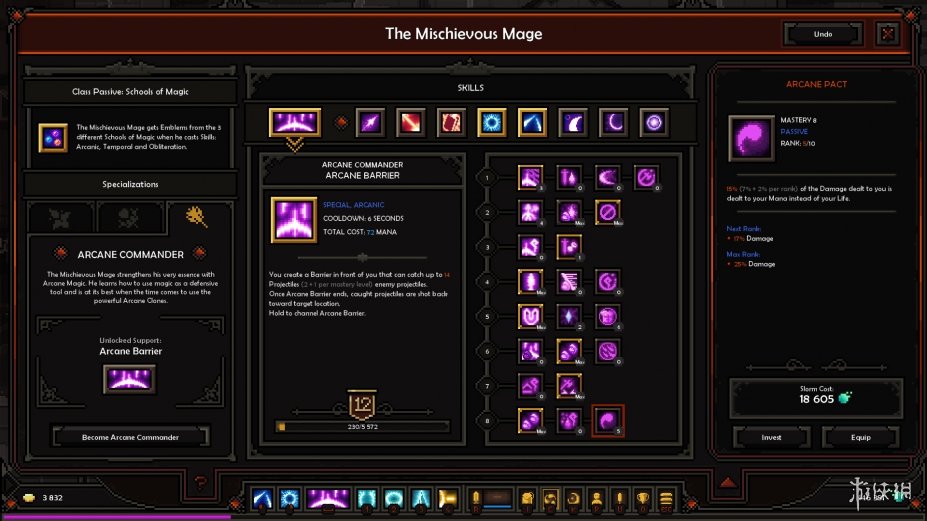The image size is (927, 521).
Task: Select the crescent moon skill in skills row
Action: pos(613,123)
